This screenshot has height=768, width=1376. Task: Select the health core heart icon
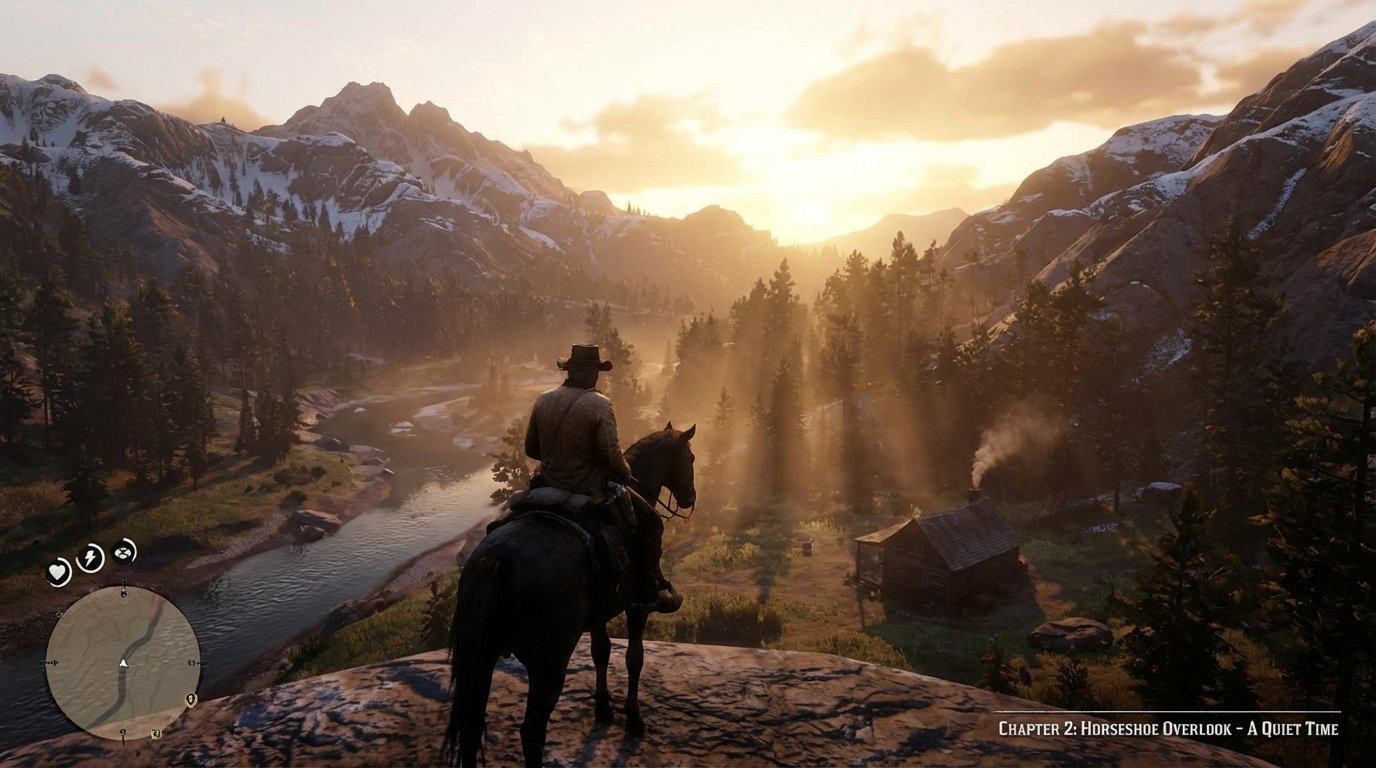[x=56, y=570]
